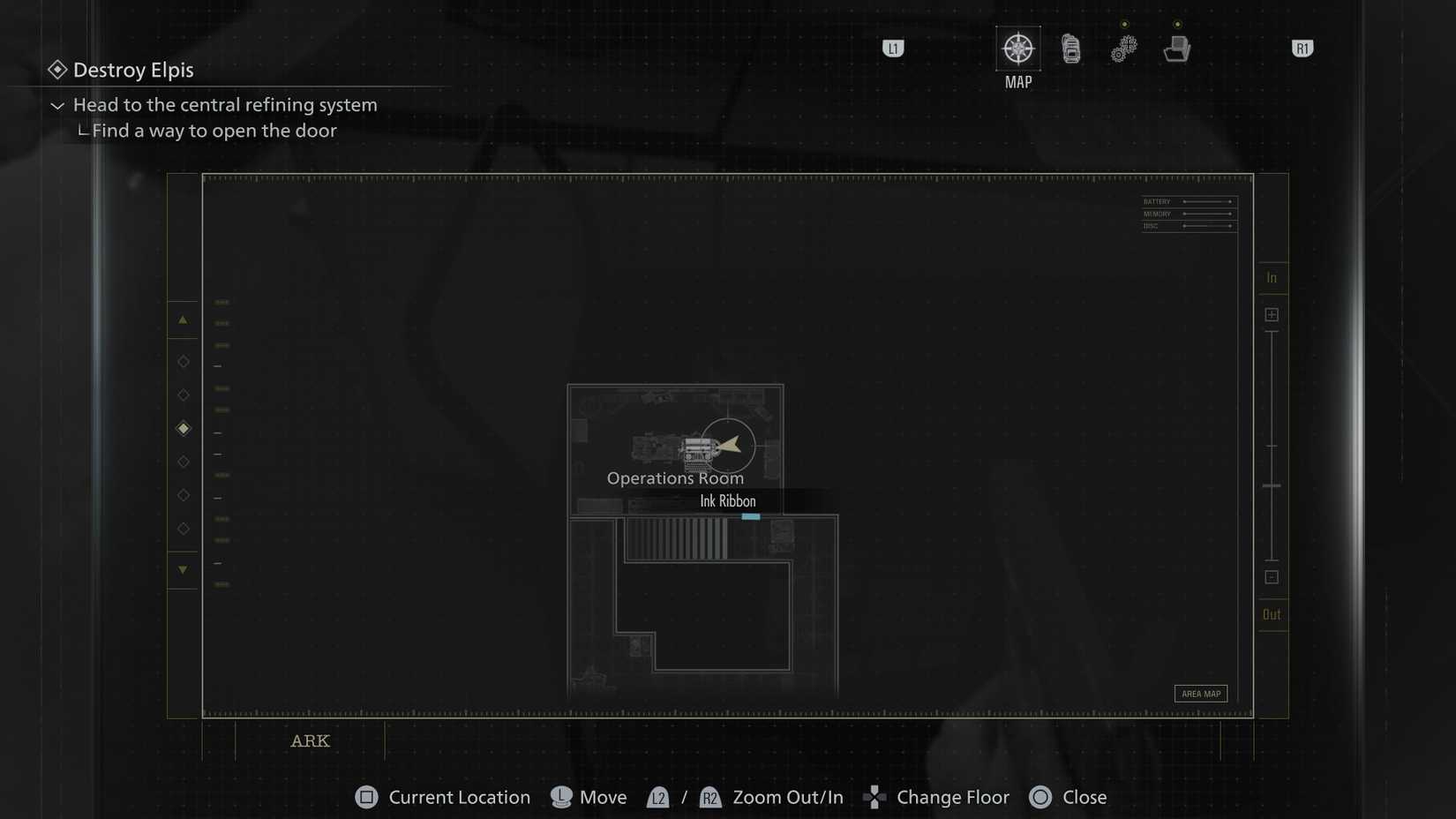Switch to the Area Map view
The height and width of the screenshot is (819, 1456).
pos(1200,694)
